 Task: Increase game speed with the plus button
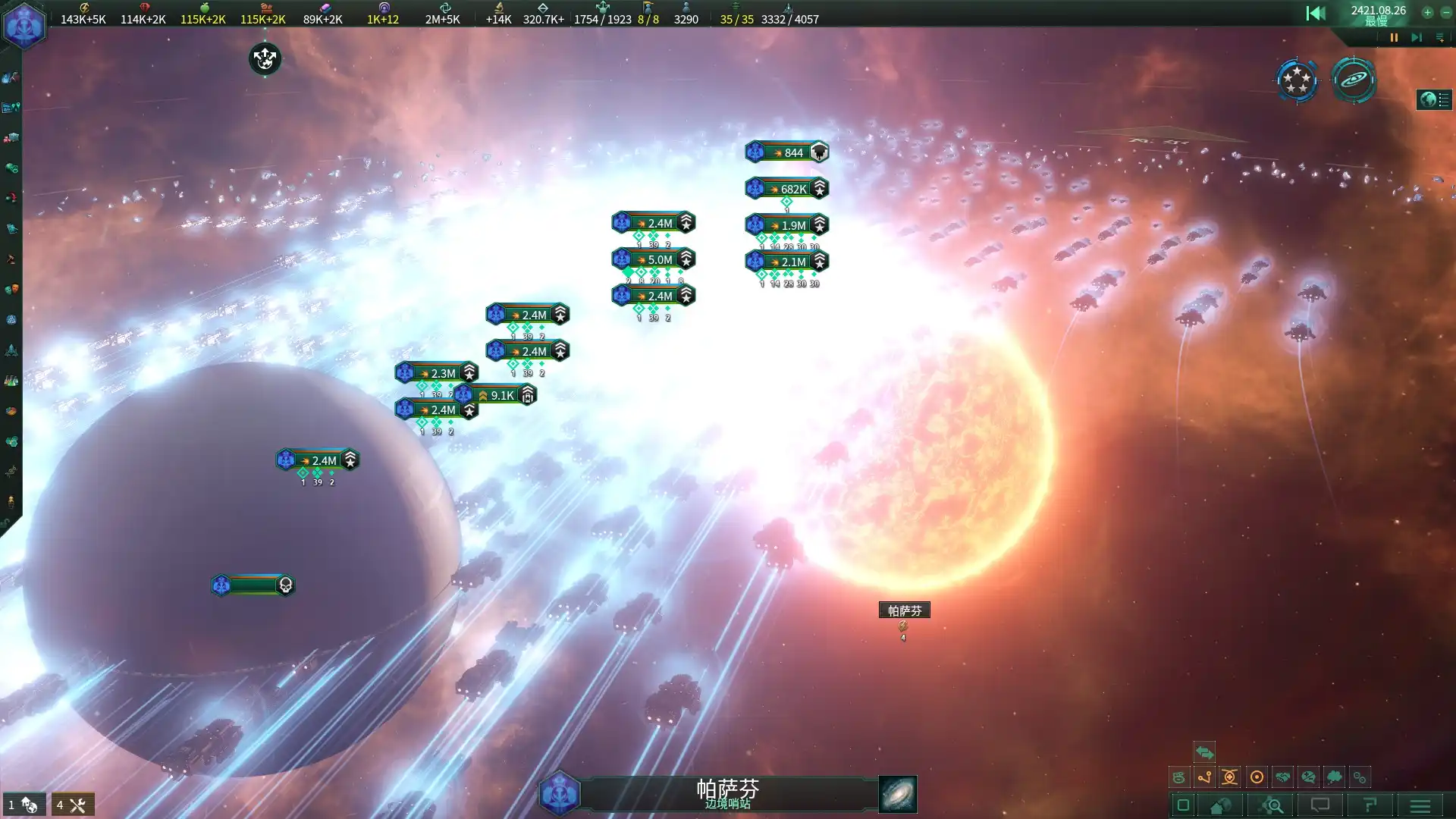pos(1427,12)
